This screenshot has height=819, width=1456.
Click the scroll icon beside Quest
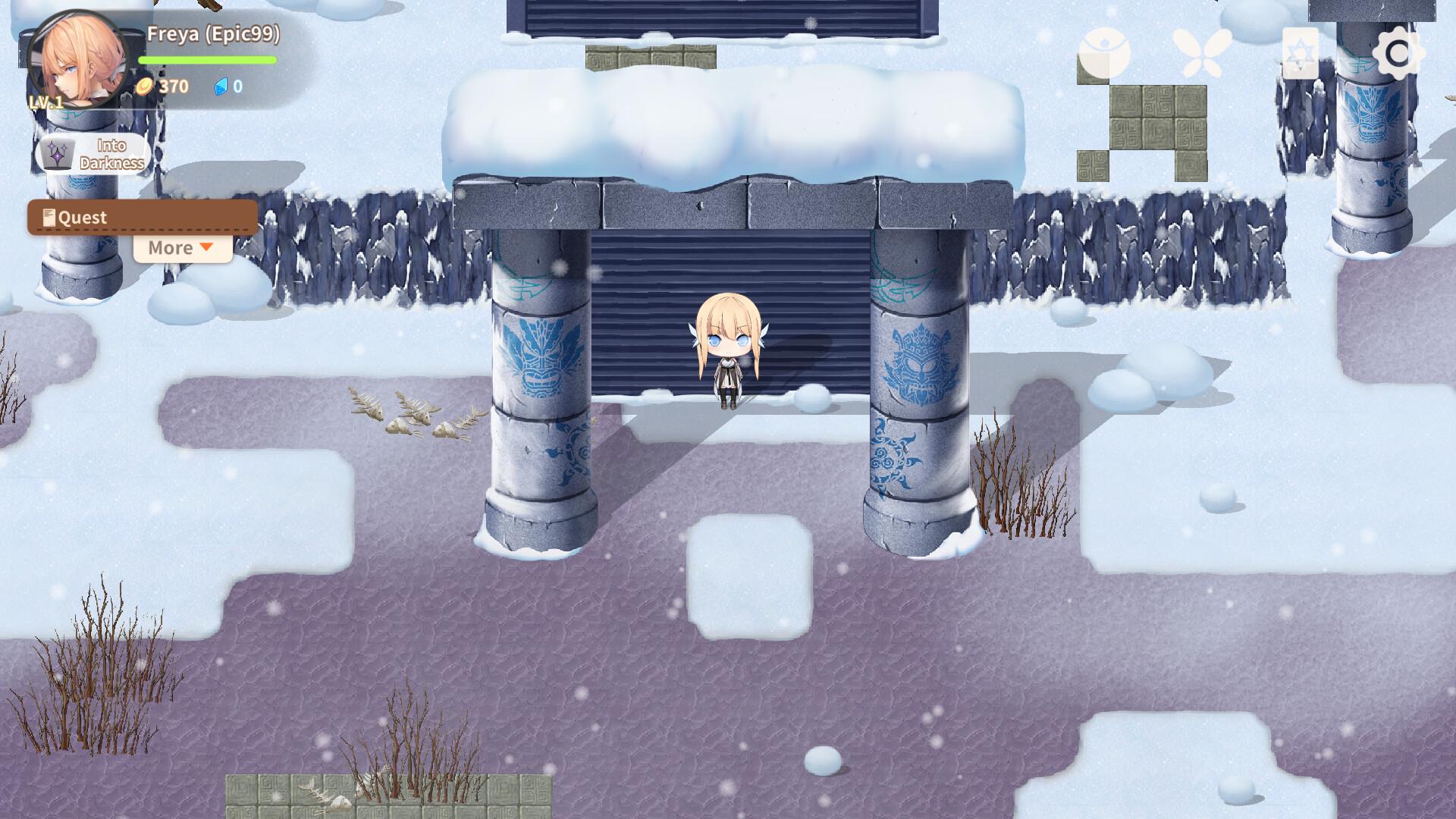coord(48,216)
